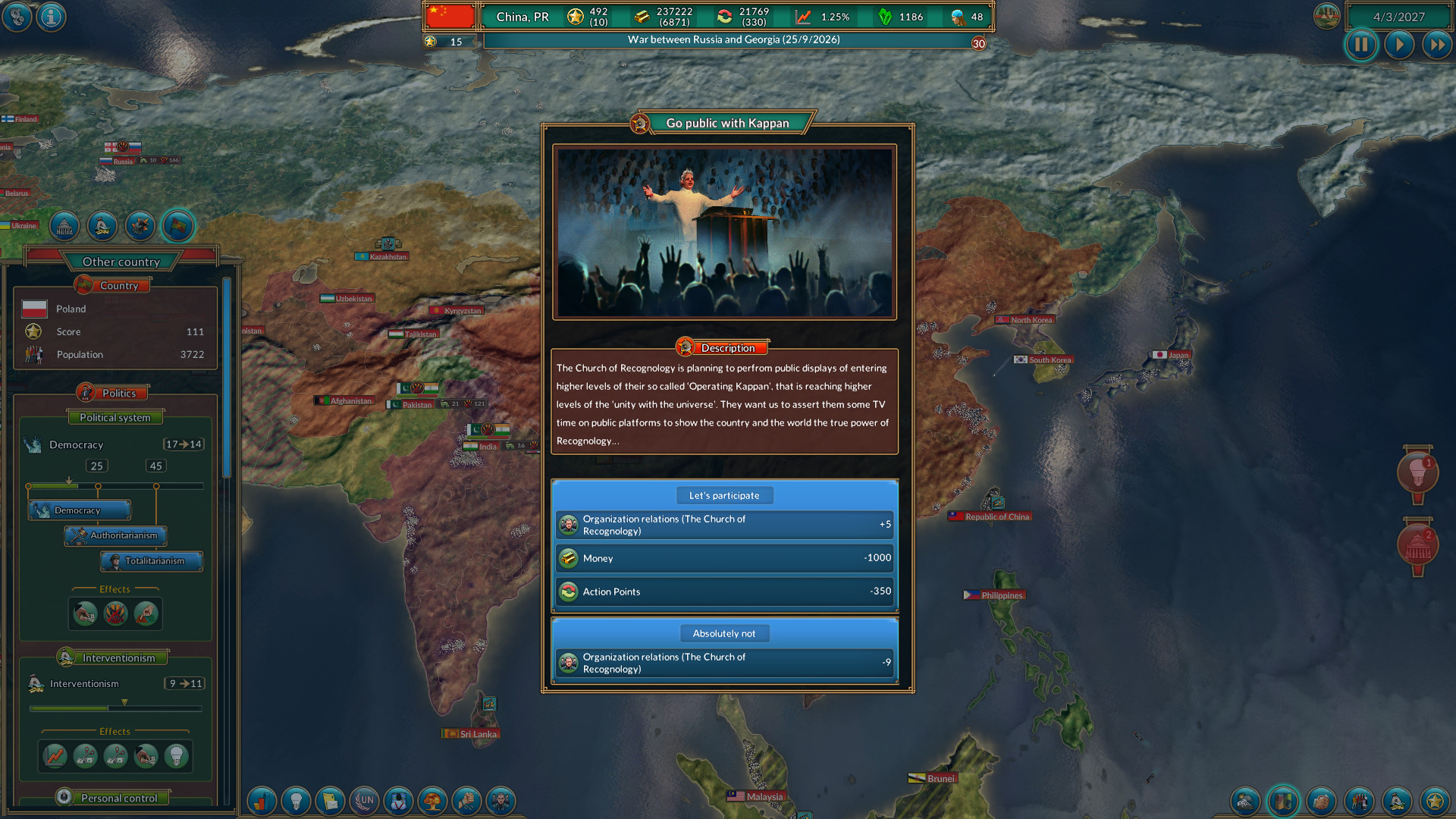The height and width of the screenshot is (819, 1456).
Task: Switch to Poland's flag overview tab
Action: 177,226
